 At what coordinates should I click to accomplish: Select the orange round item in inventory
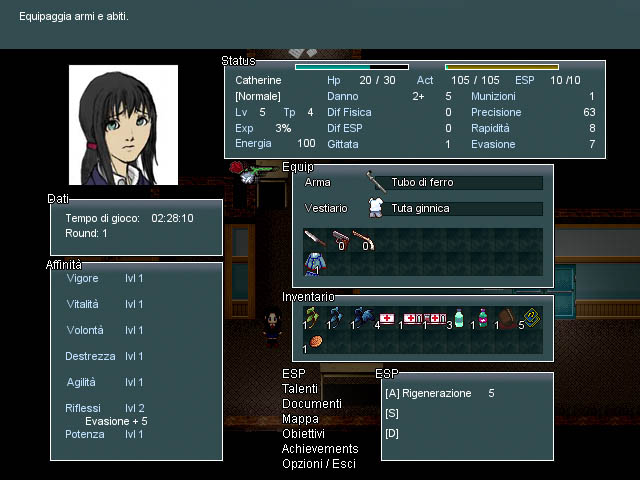pos(316,342)
